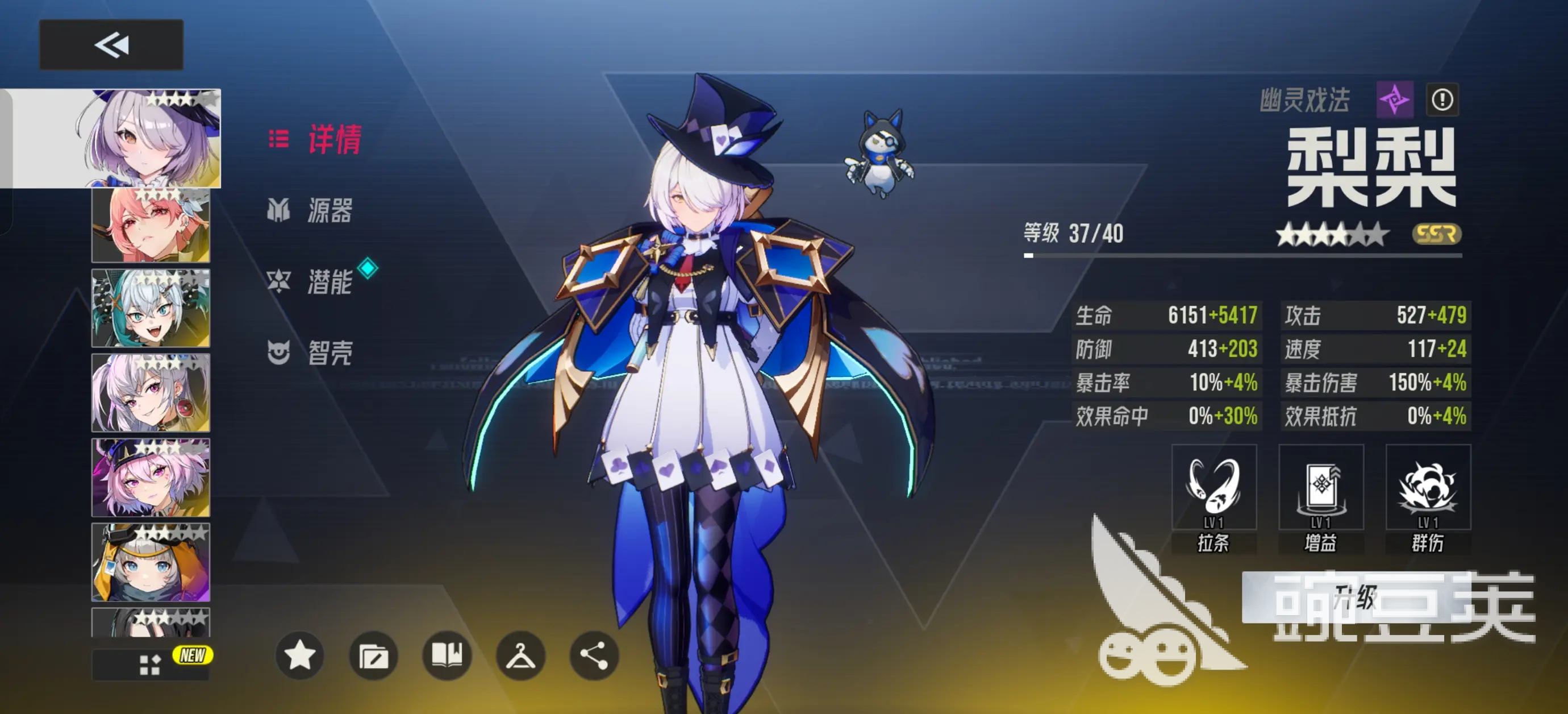Switch to the 详情 details tab
Screen dimensions: 1568x714
click(x=316, y=139)
